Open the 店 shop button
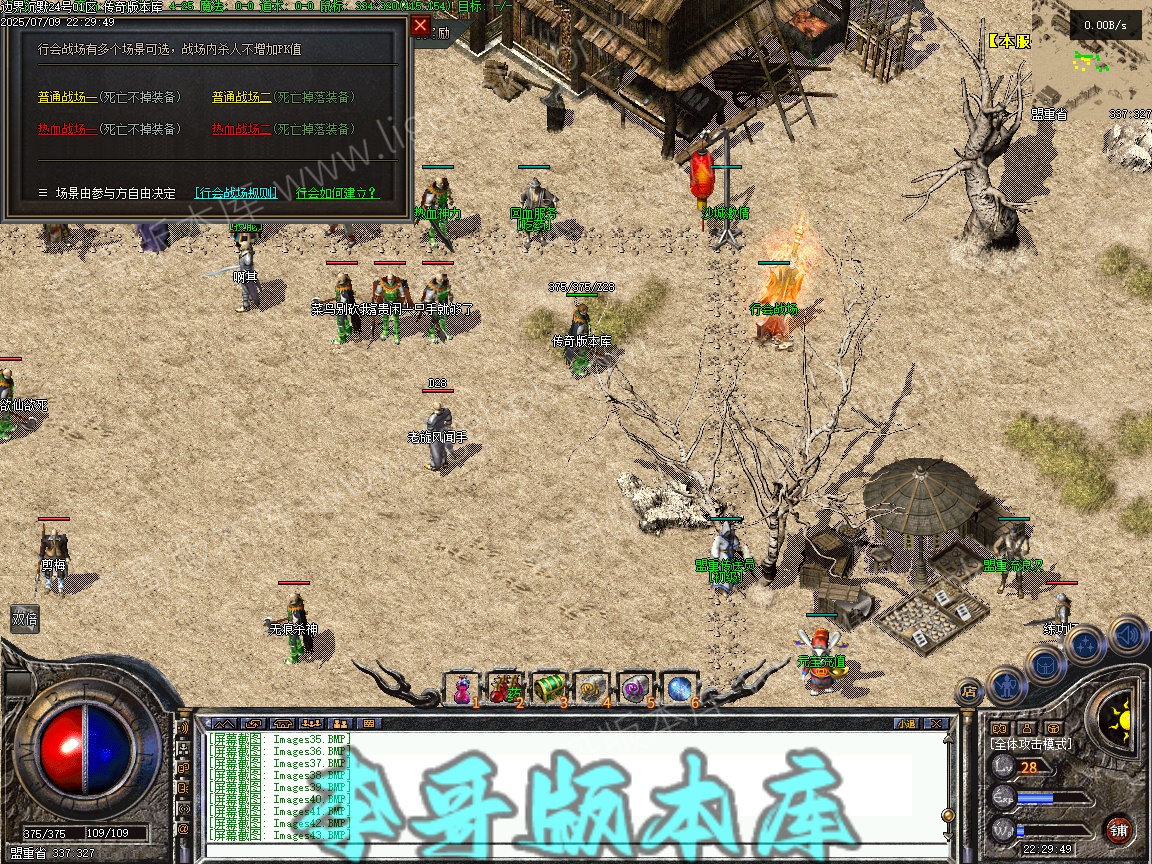The image size is (1152, 864). click(x=968, y=690)
